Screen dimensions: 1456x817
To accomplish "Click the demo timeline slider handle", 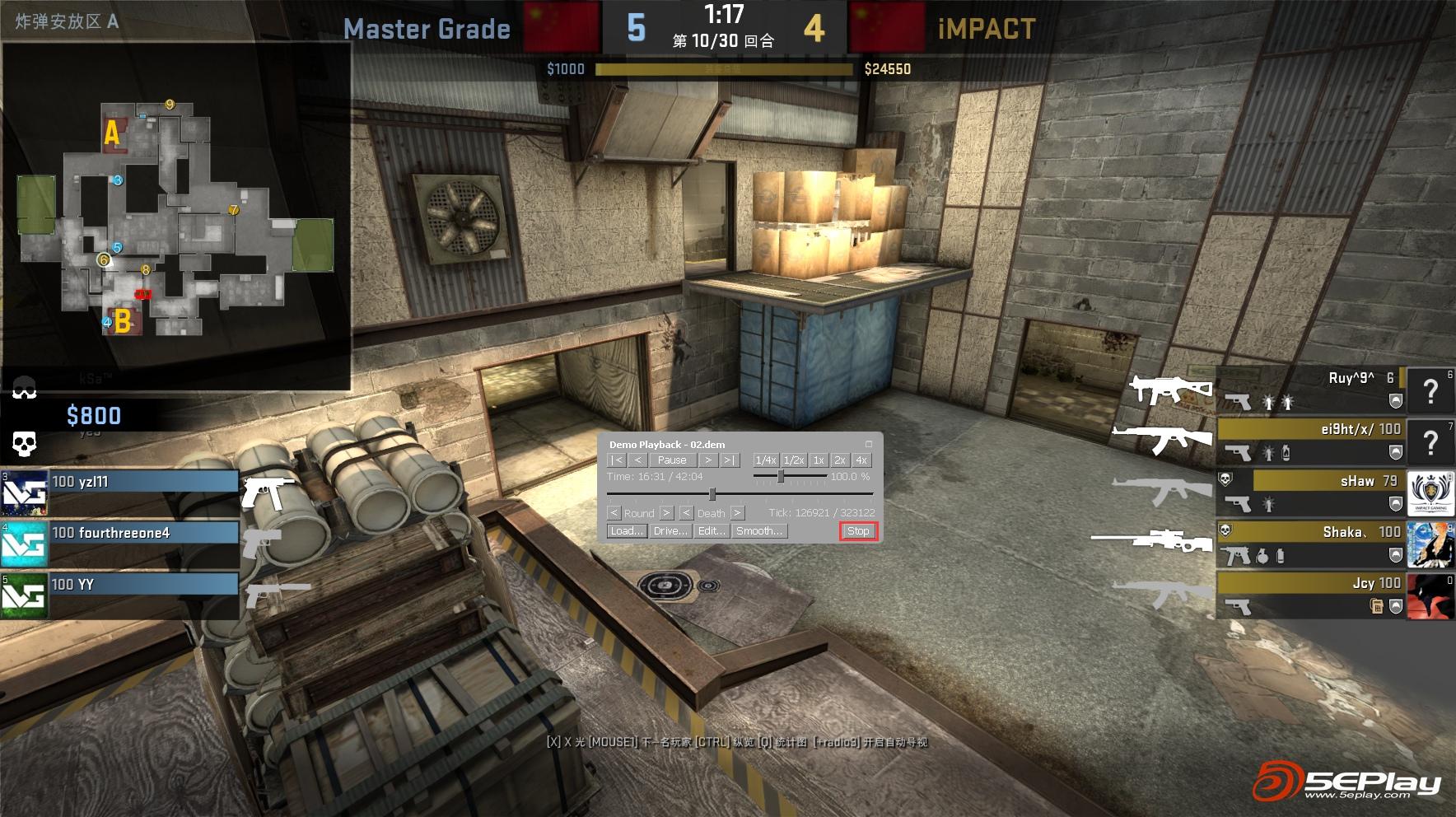I will 712,494.
